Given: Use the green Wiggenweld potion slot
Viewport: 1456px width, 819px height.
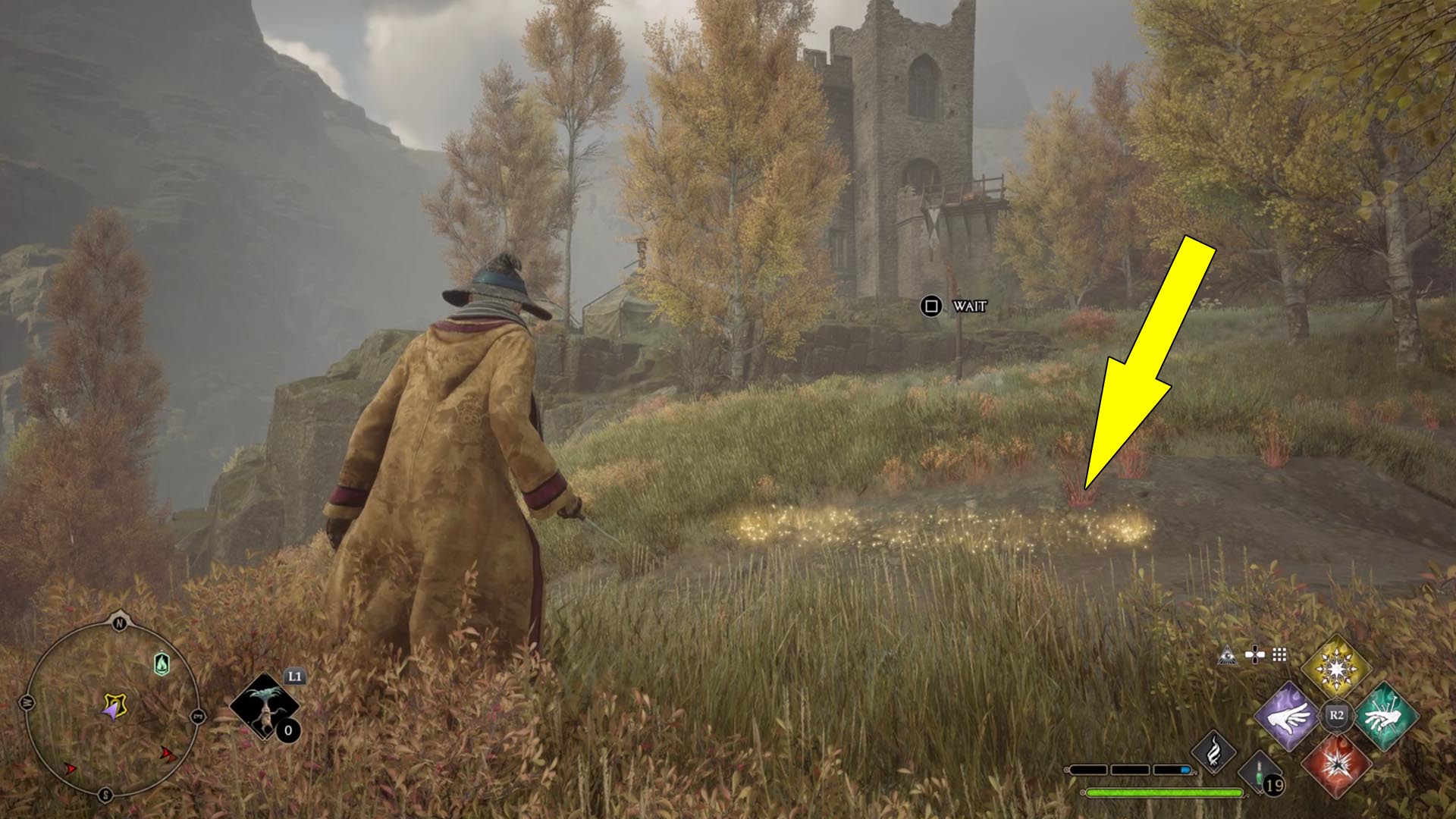Looking at the screenshot, I should (x=1262, y=773).
